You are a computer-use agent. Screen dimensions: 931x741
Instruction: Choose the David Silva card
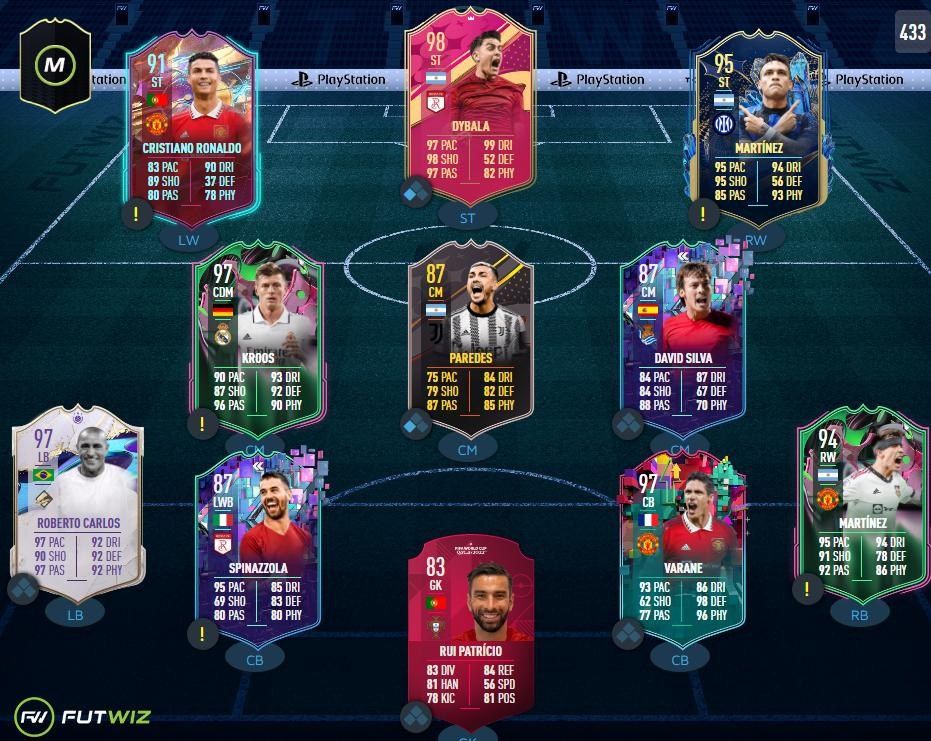point(681,337)
